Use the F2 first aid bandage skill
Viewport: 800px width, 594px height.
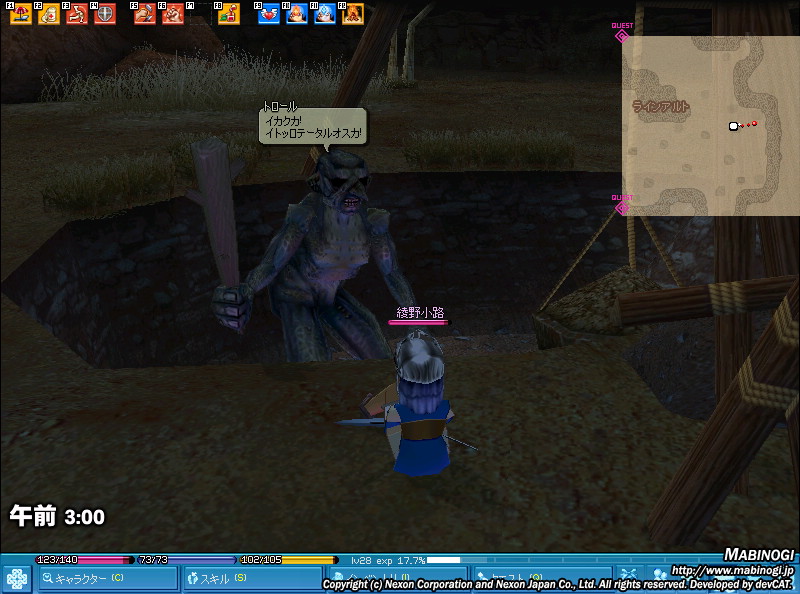48,15
